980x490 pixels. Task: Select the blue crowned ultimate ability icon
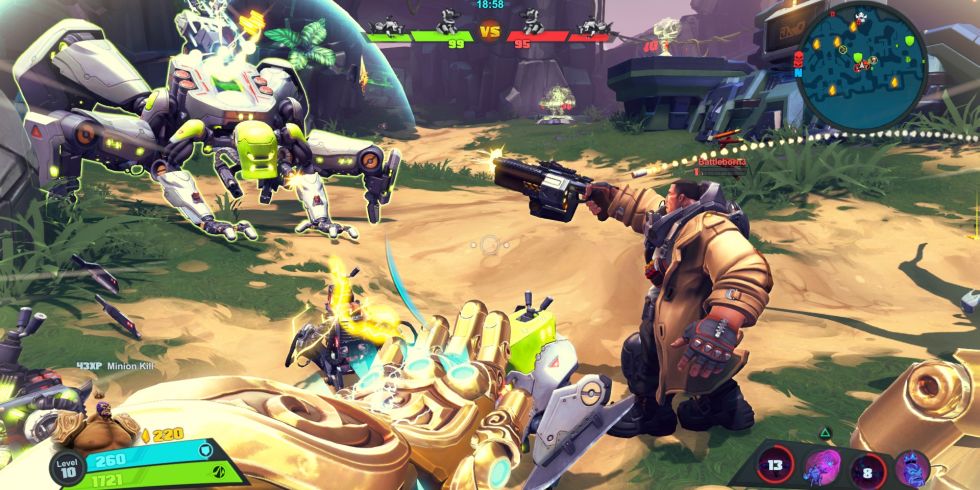click(x=912, y=467)
